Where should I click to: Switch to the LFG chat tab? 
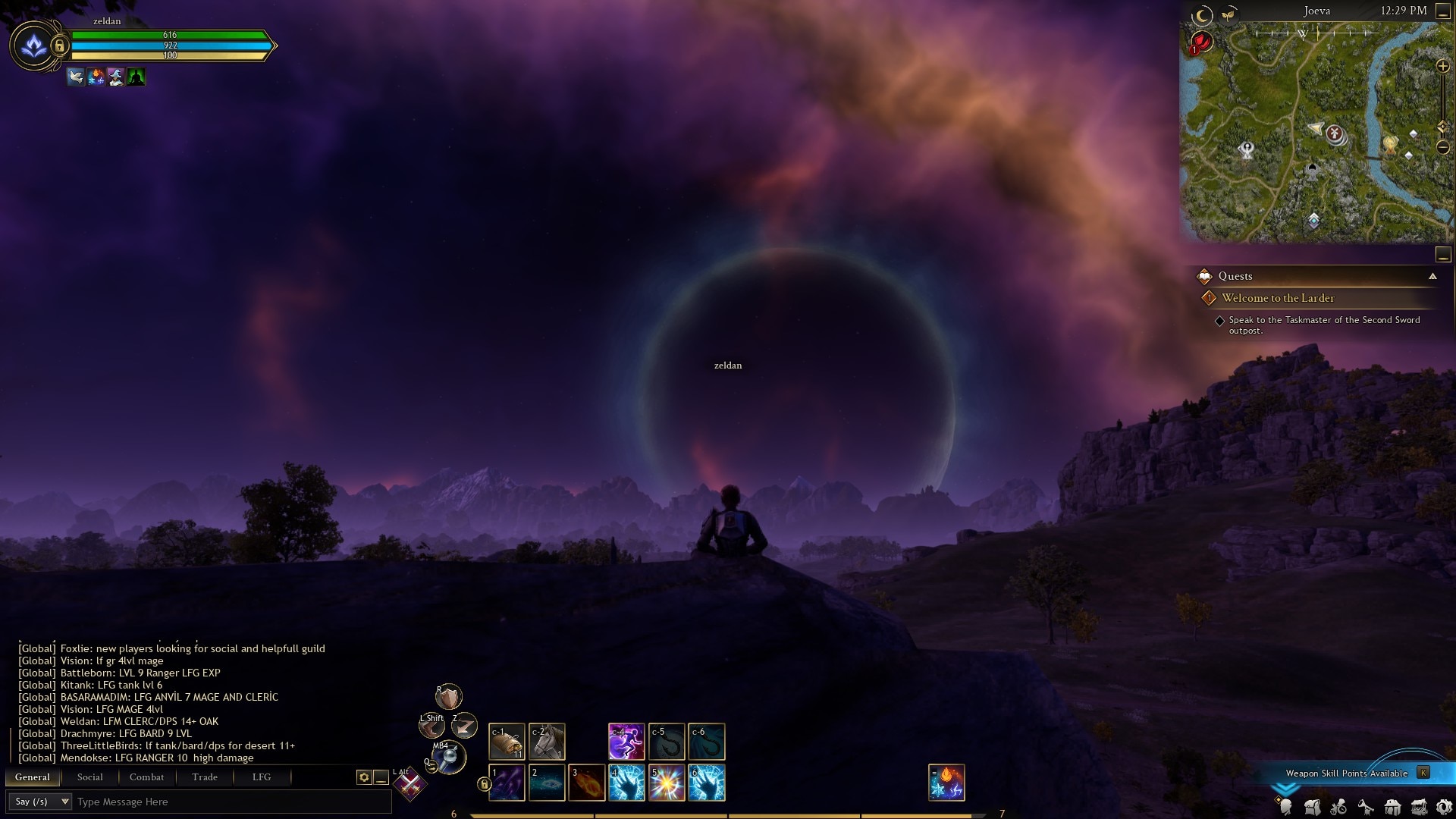pos(262,777)
